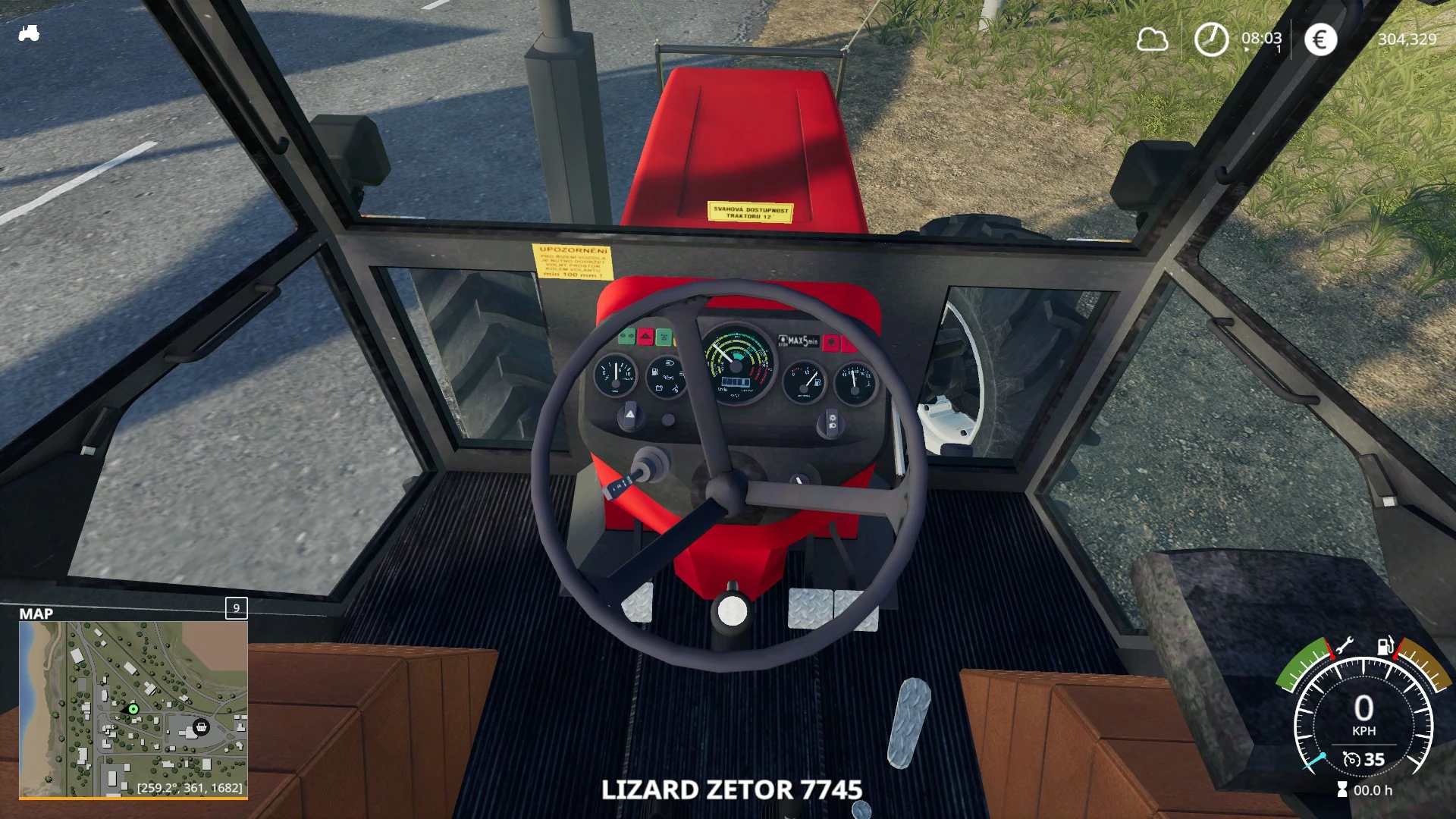Select the green player marker on the minimap
This screenshot has height=819, width=1456.
(133, 709)
